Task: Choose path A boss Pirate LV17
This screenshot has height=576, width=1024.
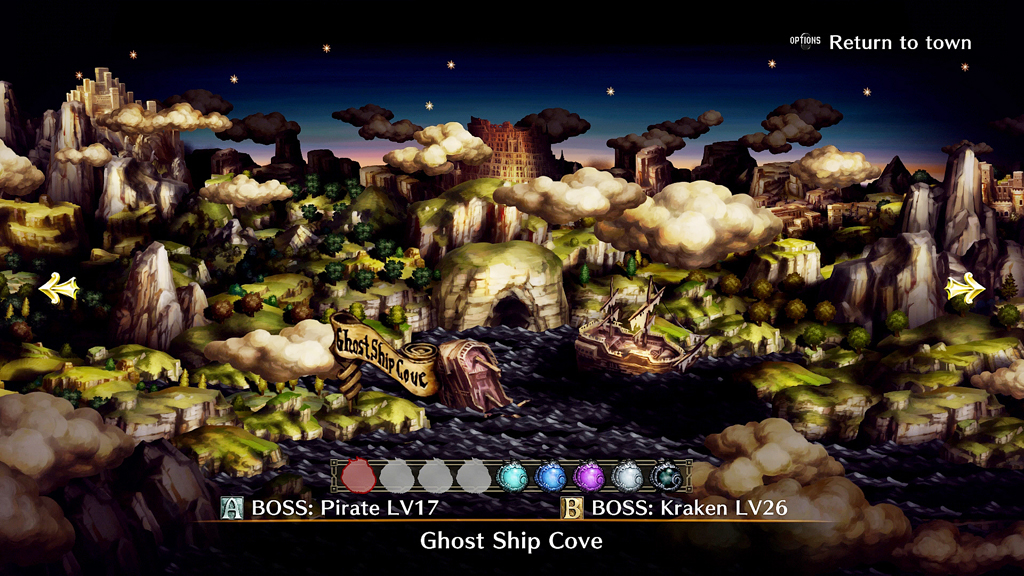Action: [x=331, y=508]
